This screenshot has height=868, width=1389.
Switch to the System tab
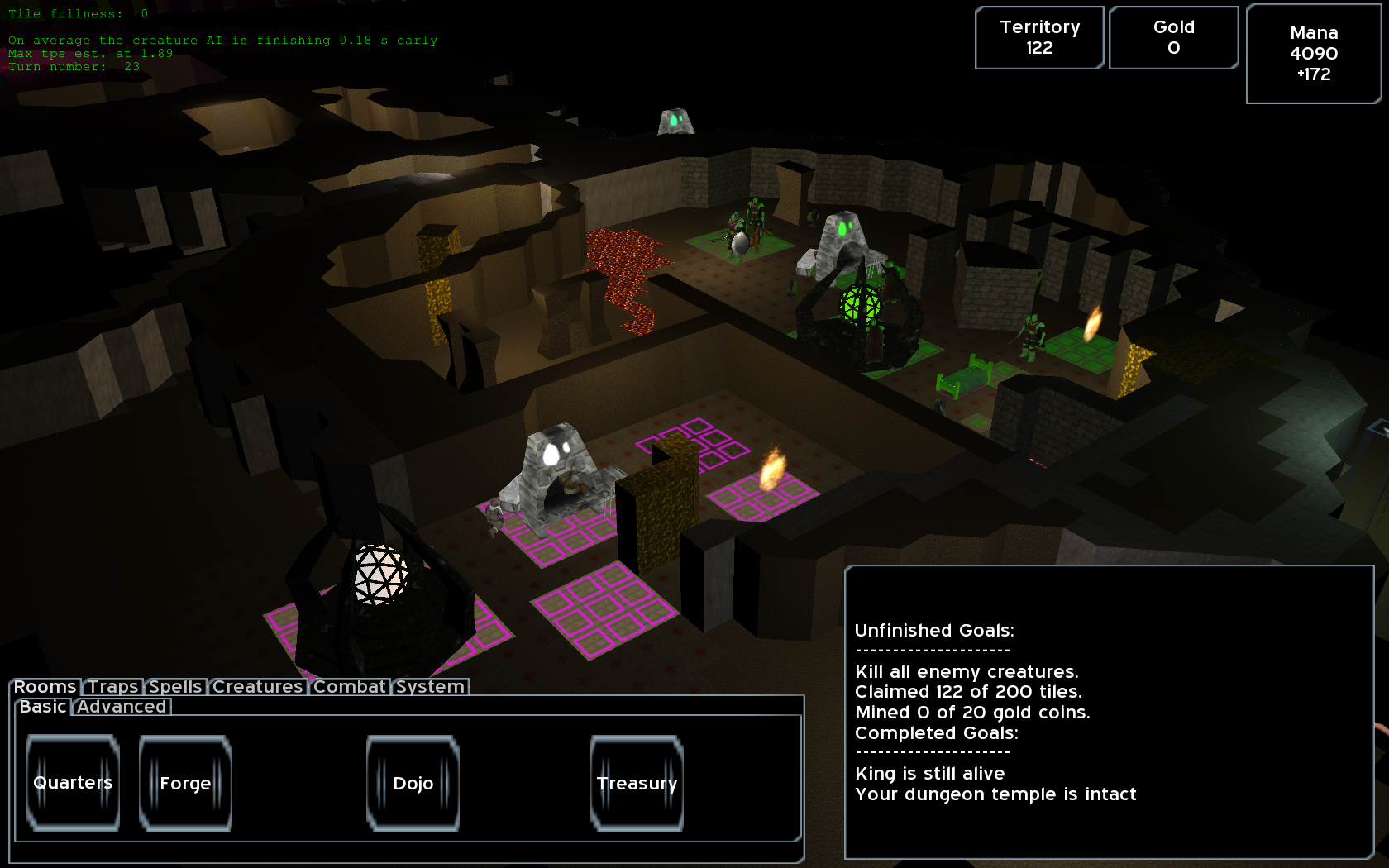pyautogui.click(x=430, y=687)
